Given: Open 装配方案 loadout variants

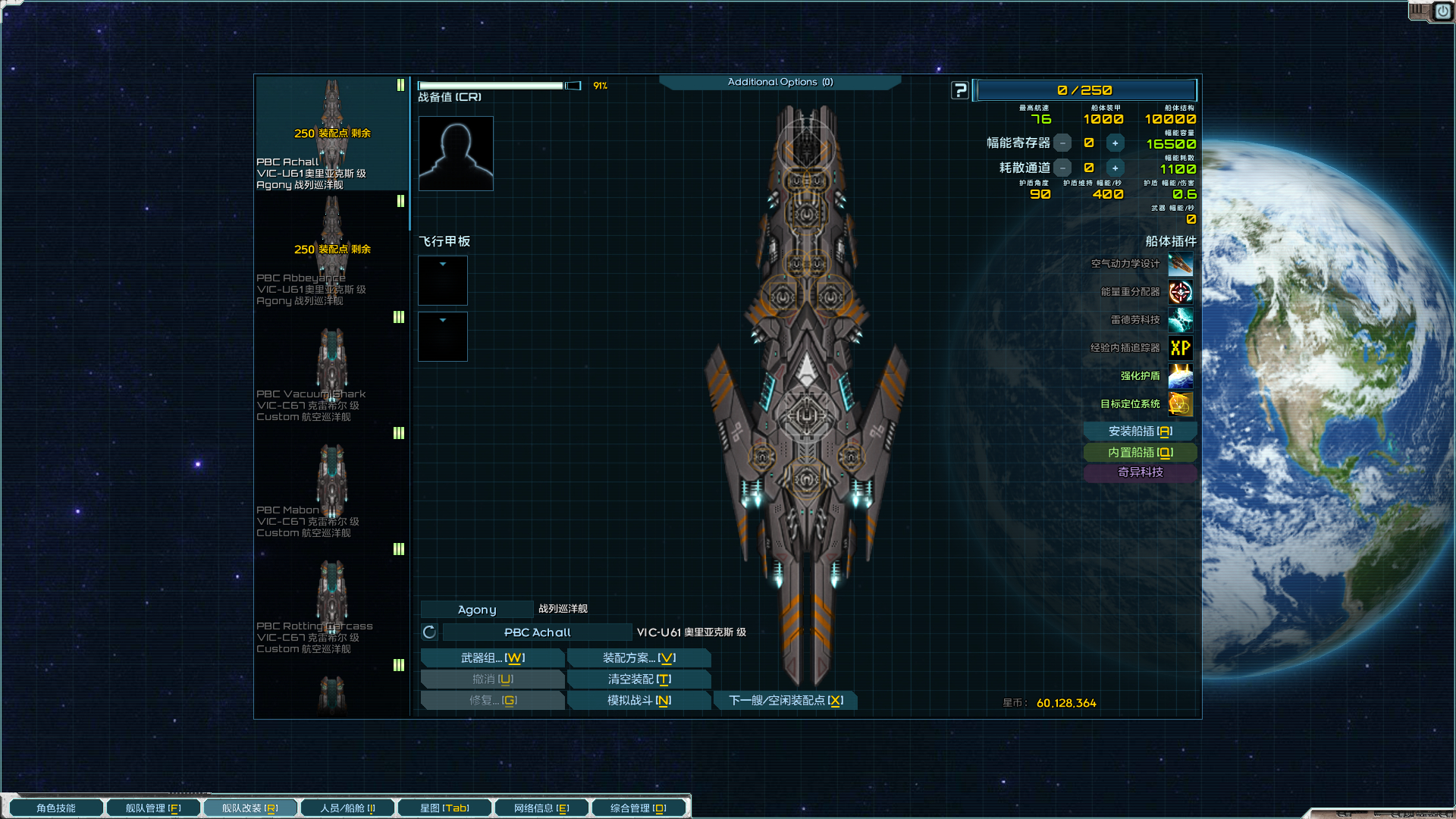Looking at the screenshot, I should (x=639, y=658).
